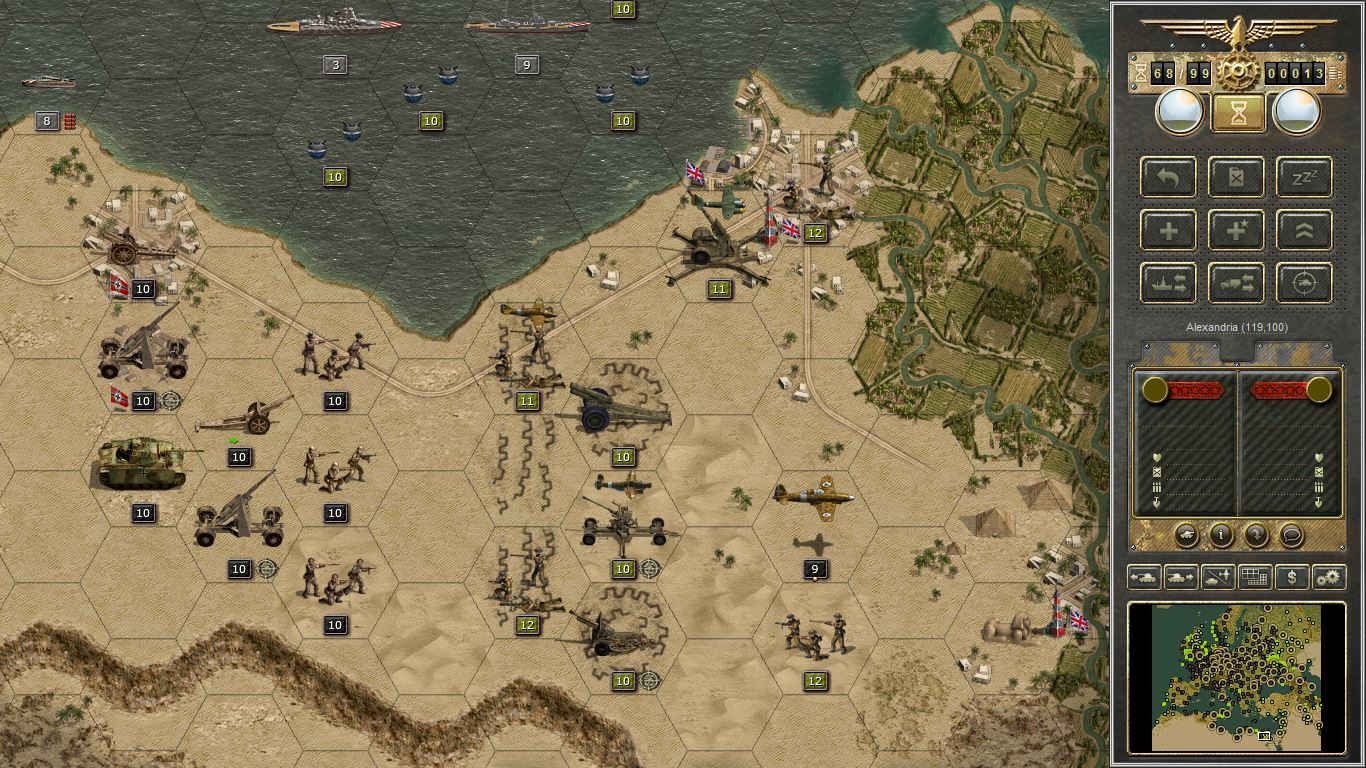The height and width of the screenshot is (768, 1366).
Task: Toggle mount onto land transport
Action: pyautogui.click(x=1236, y=283)
